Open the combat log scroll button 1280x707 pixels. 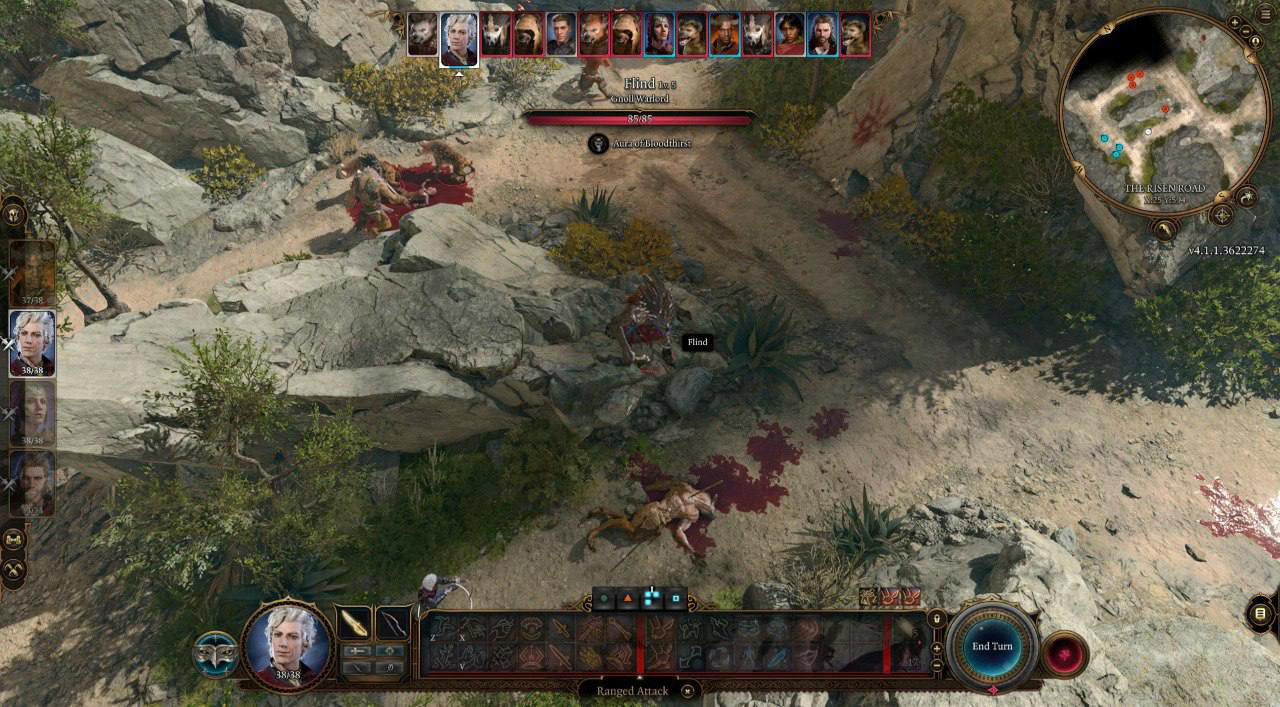click(x=1260, y=612)
